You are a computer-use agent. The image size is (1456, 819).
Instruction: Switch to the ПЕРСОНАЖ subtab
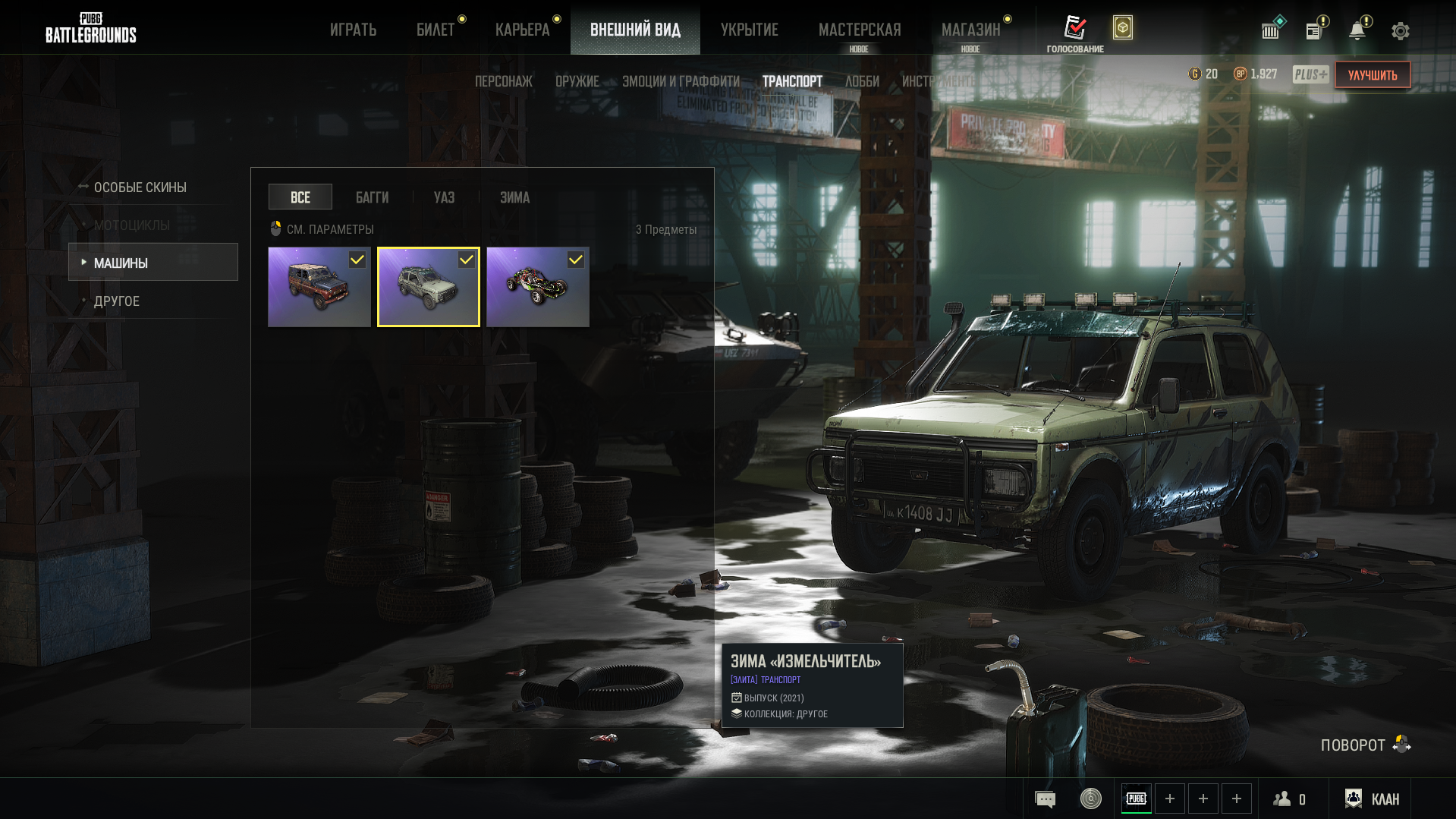(503, 81)
